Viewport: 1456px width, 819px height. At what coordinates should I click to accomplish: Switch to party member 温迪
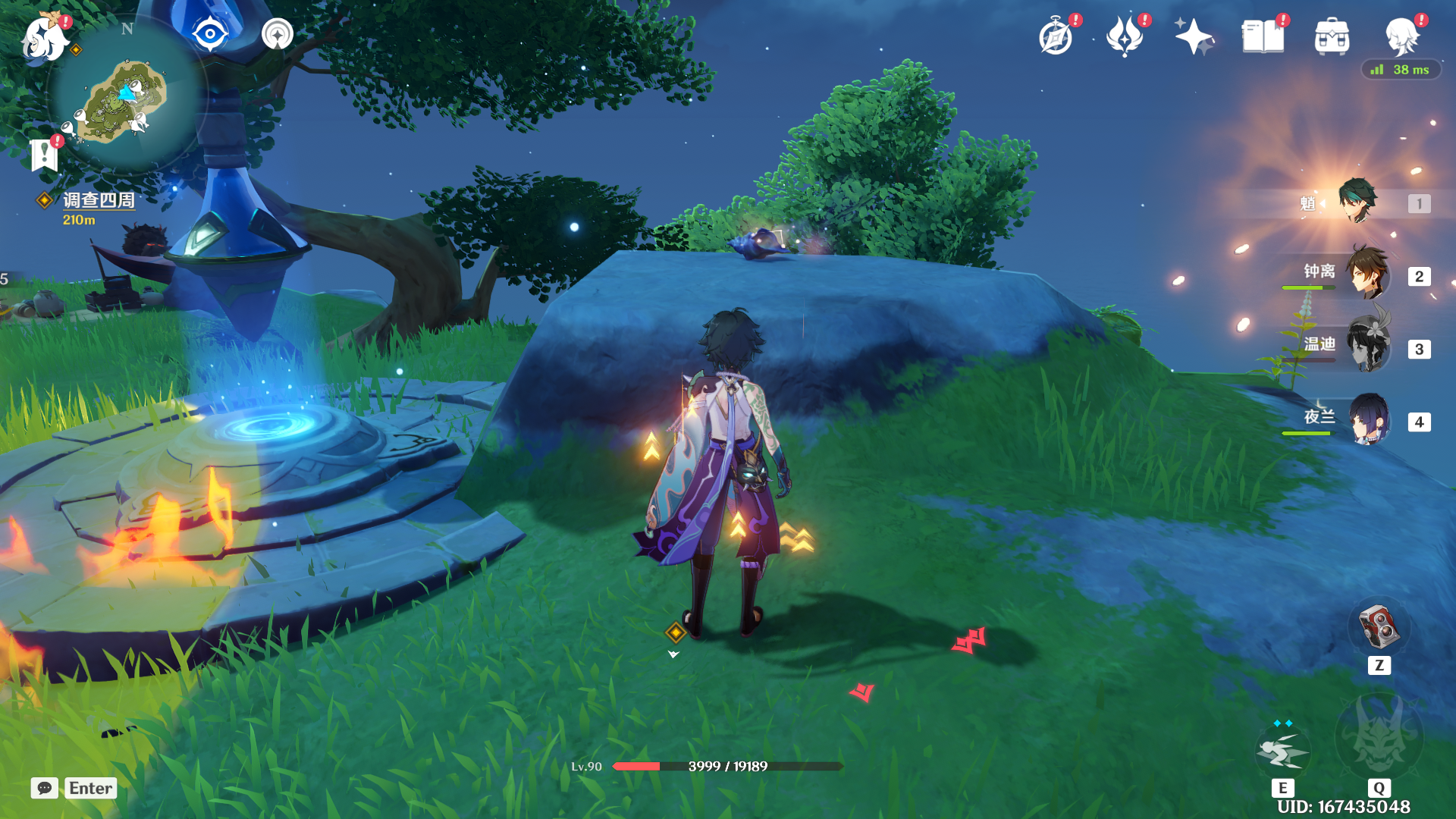(1367, 346)
